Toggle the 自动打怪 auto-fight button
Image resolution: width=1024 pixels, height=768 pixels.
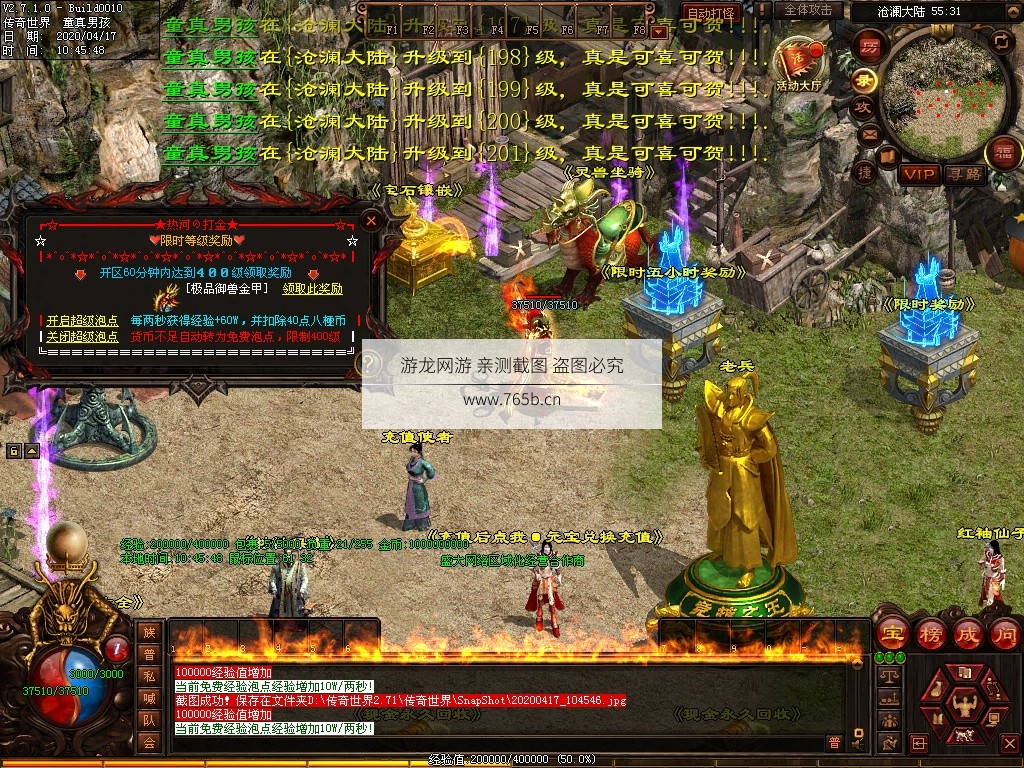[x=710, y=13]
